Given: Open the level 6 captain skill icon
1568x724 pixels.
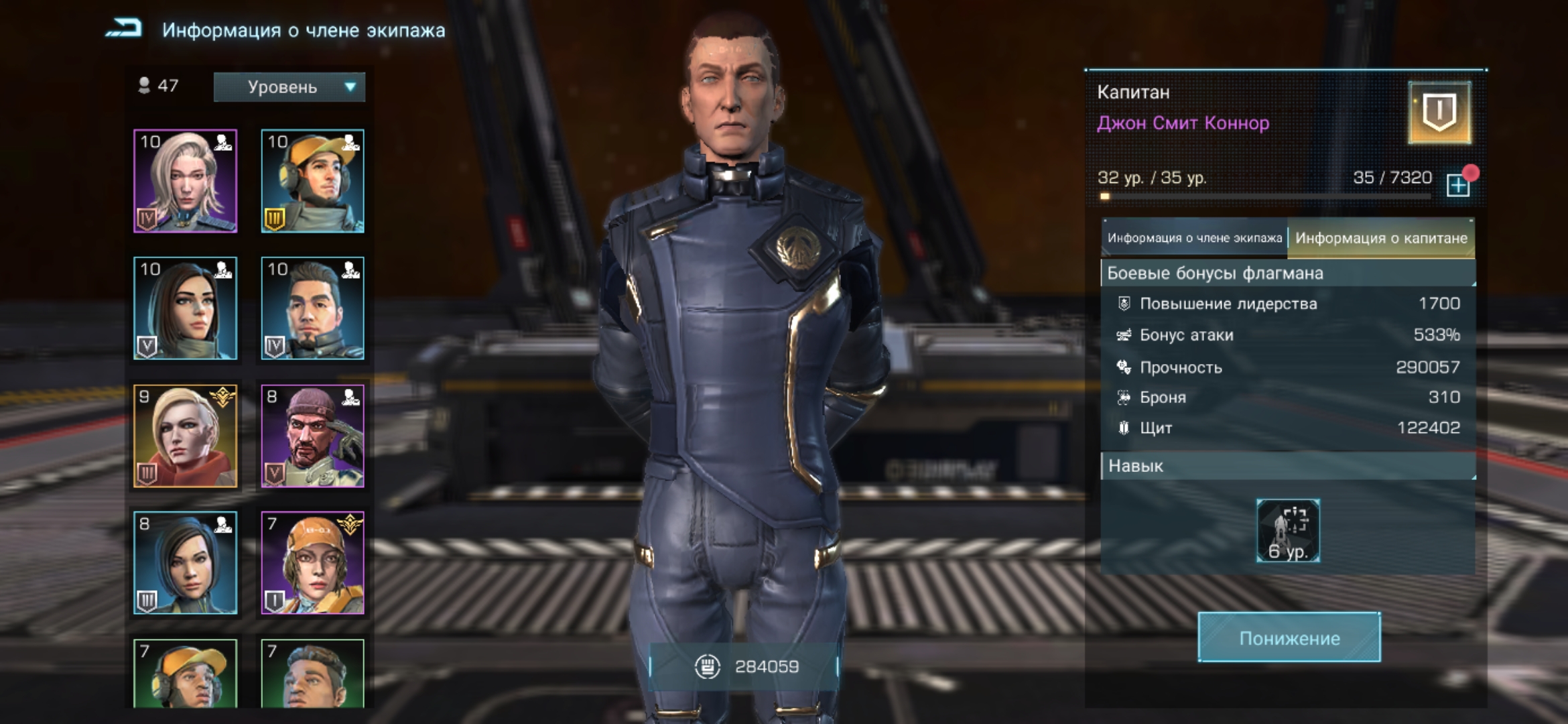Looking at the screenshot, I should tap(1288, 531).
